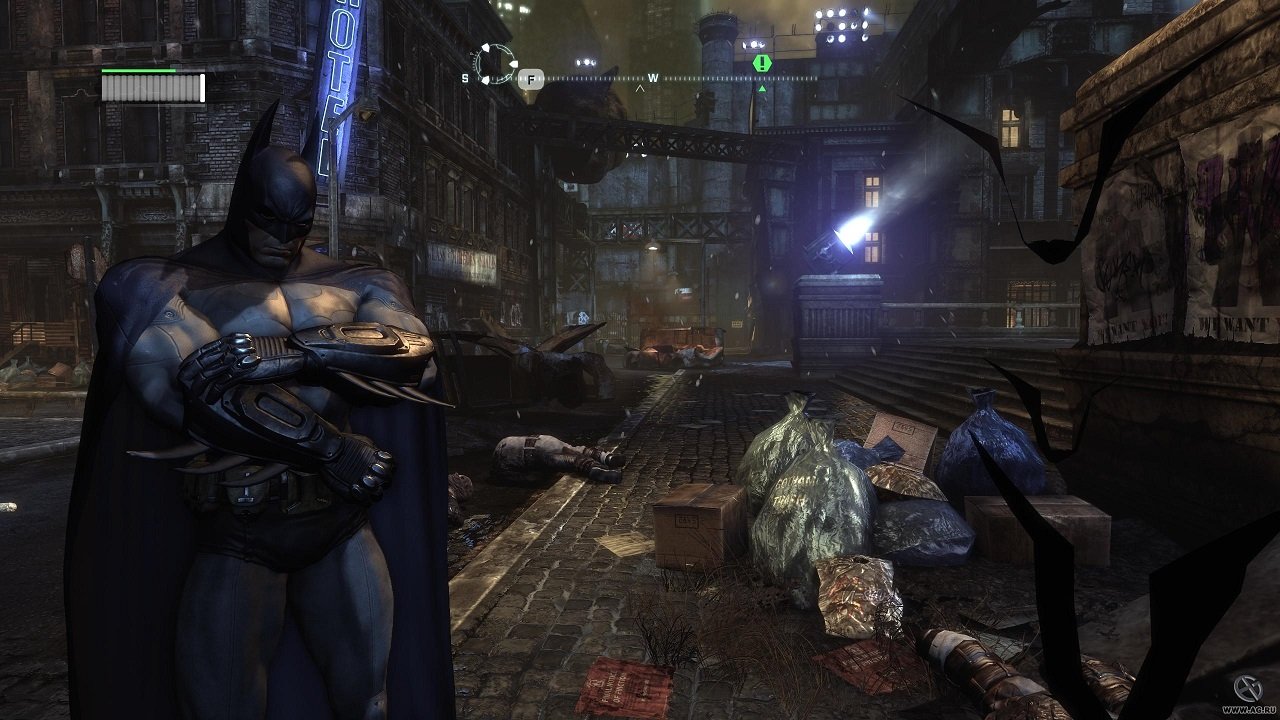1280x720 pixels.
Task: Click the segmented health bar
Action: coord(145,85)
